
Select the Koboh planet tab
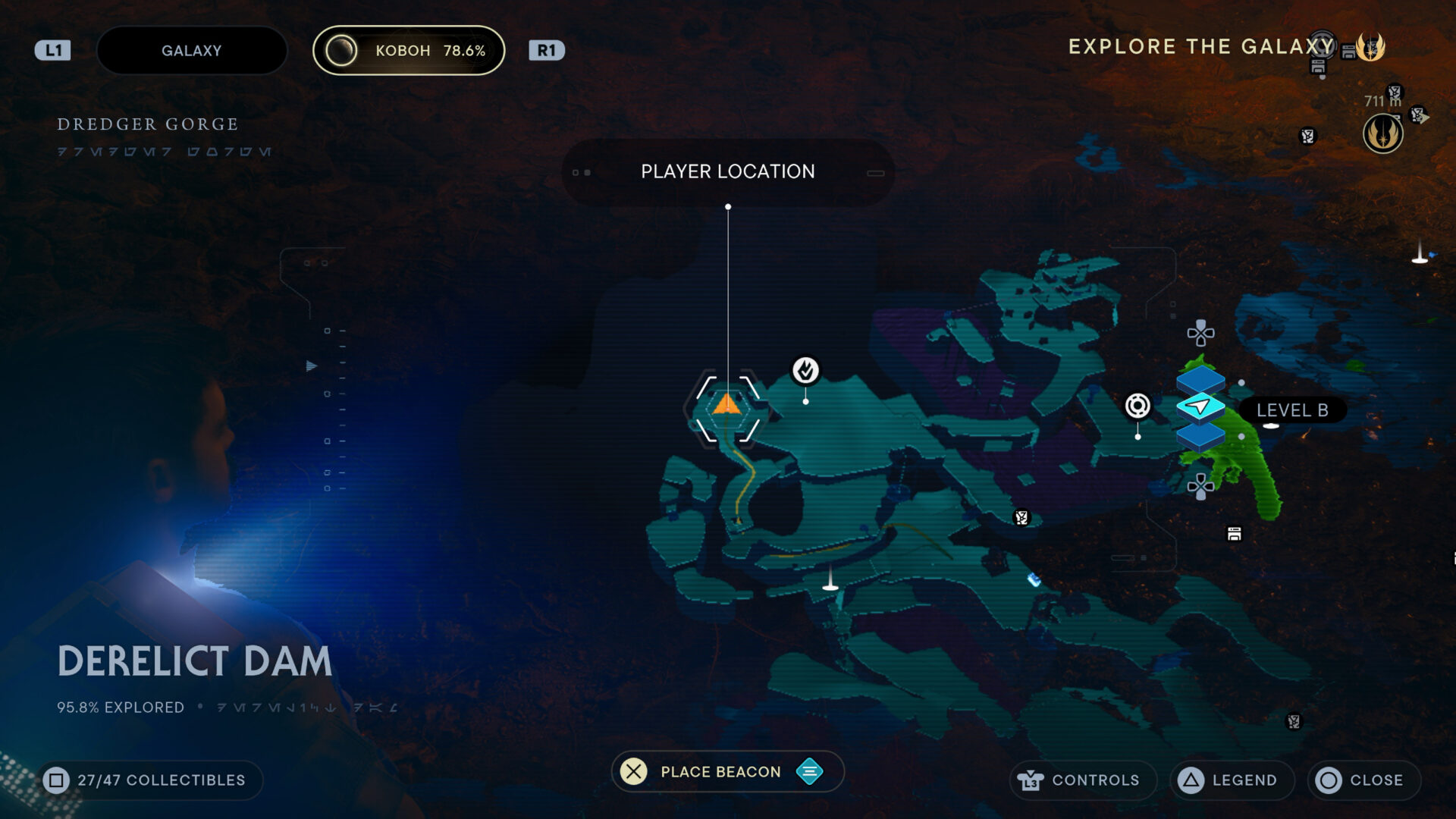(409, 51)
